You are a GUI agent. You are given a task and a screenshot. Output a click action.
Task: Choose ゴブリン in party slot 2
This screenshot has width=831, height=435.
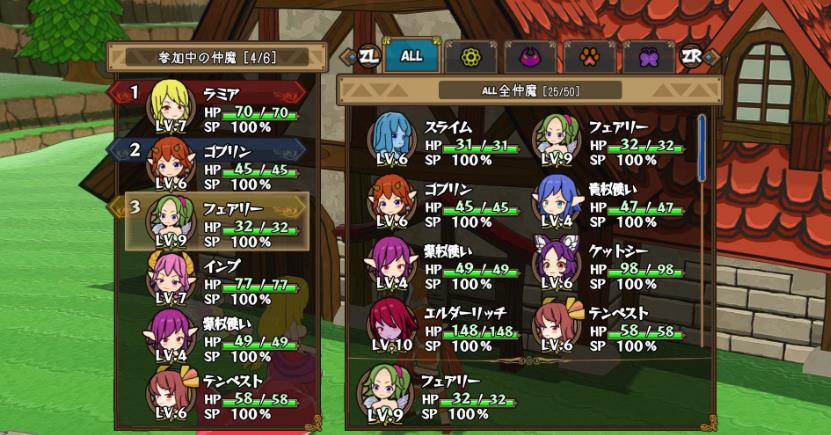click(x=222, y=164)
